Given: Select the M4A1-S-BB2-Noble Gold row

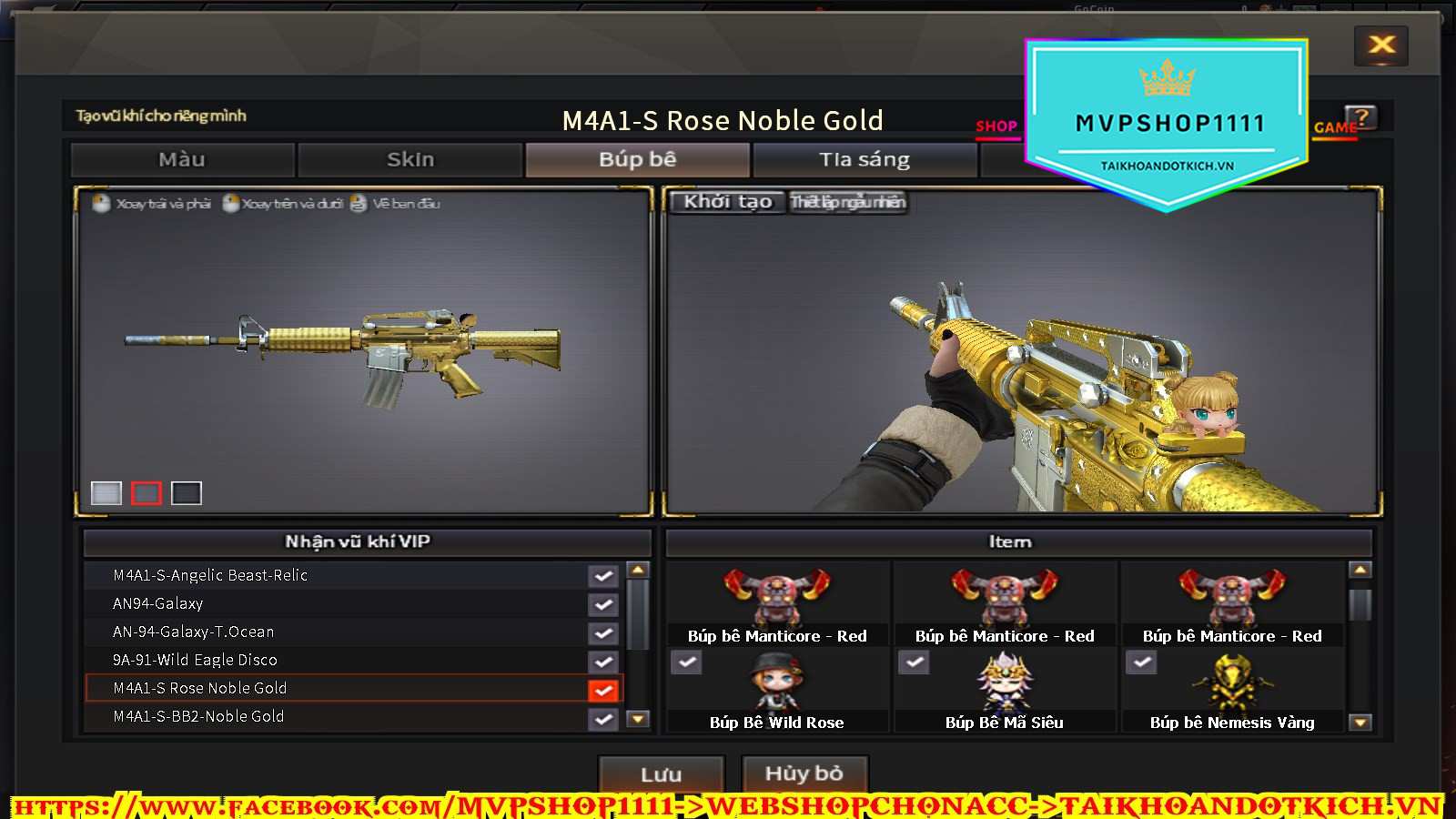Looking at the screenshot, I should coord(198,716).
